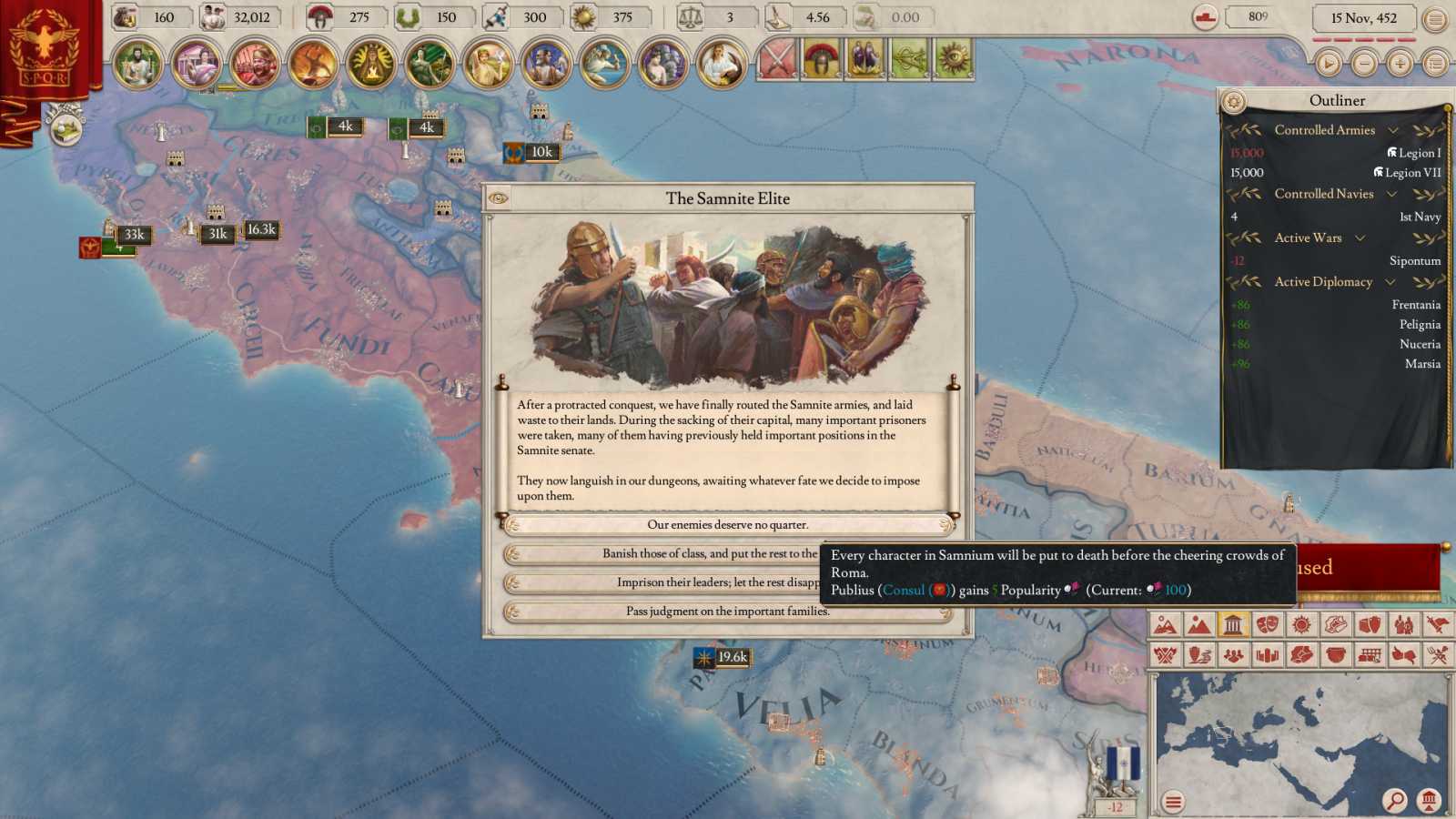Open the war mapmode with crossed weapons icon
This screenshot has width=1456, height=819.
[x=1166, y=654]
